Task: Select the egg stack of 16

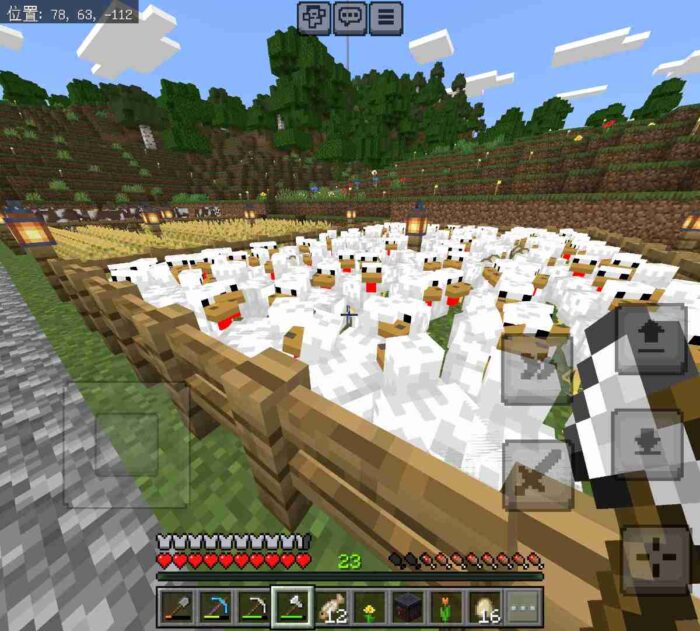Action: click(484, 607)
